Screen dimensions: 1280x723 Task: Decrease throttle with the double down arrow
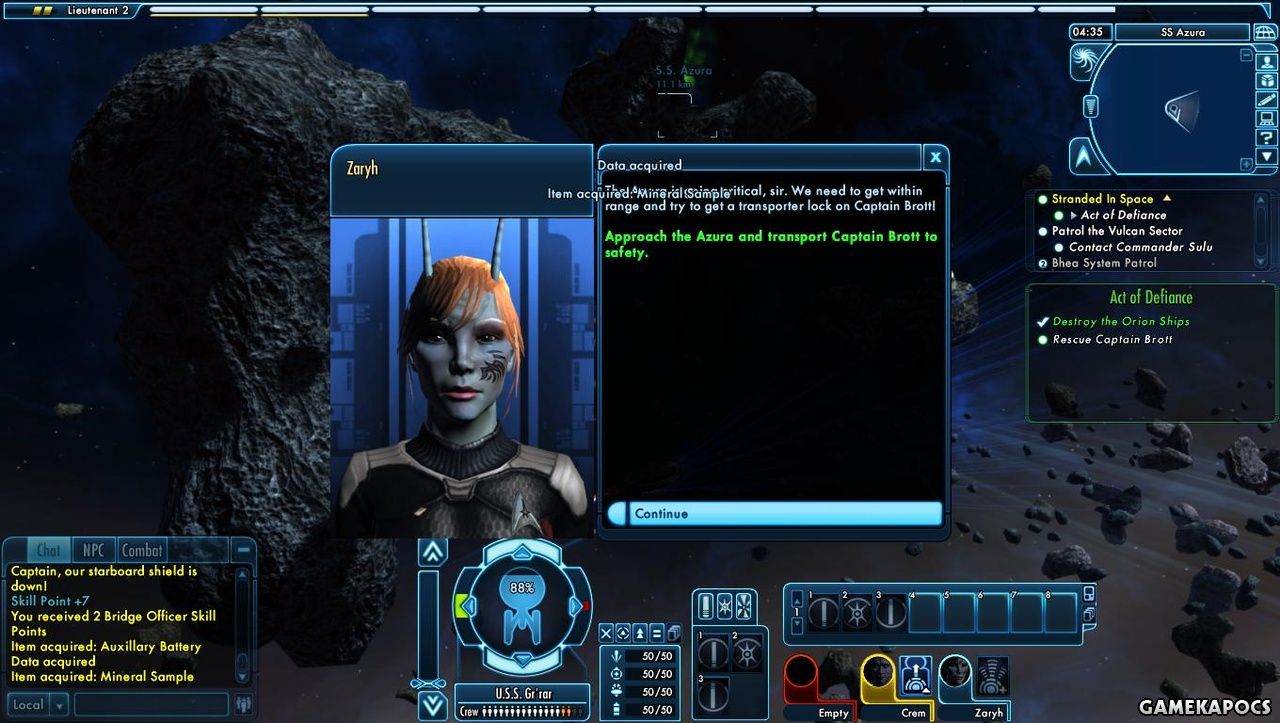click(x=433, y=705)
